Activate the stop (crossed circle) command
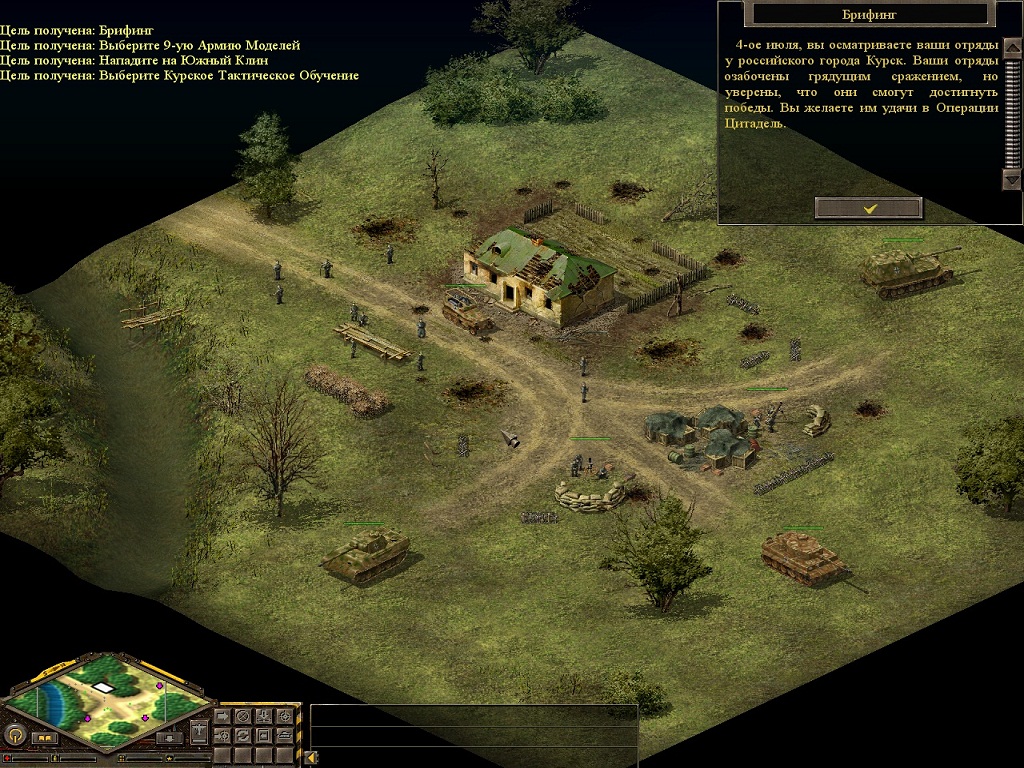 242,716
